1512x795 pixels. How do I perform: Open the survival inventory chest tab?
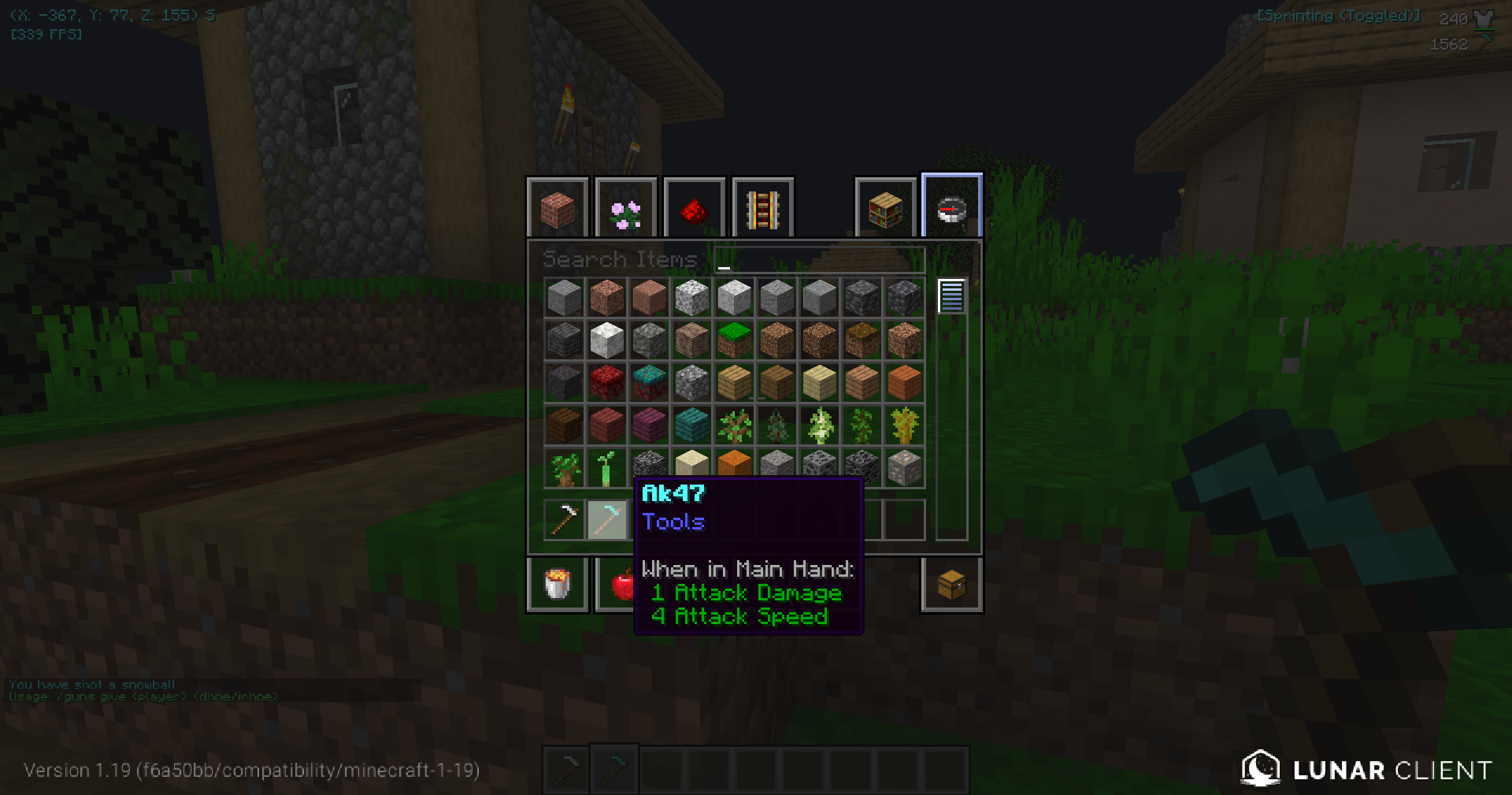(x=951, y=584)
